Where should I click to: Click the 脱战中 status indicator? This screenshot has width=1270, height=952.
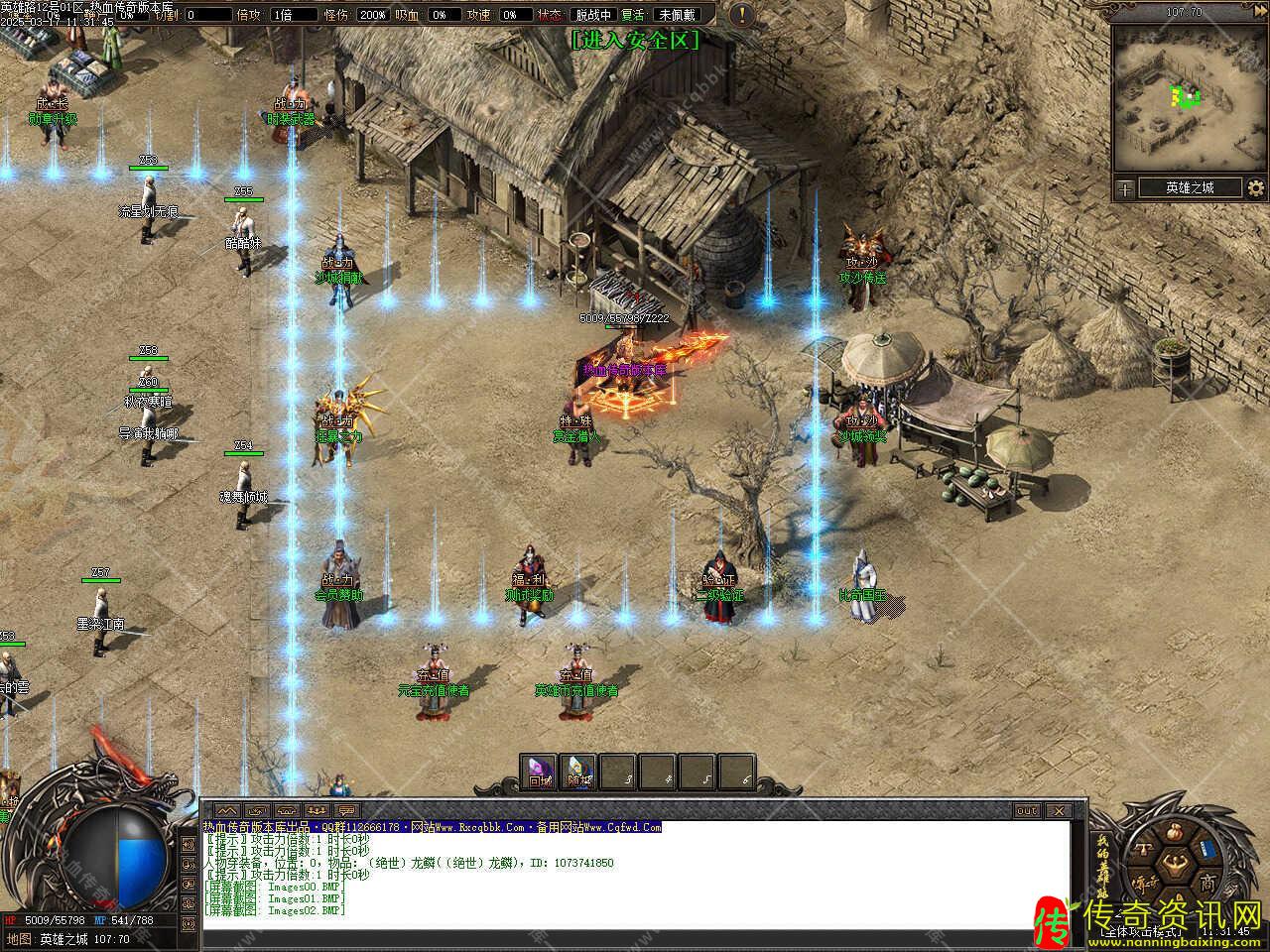pyautogui.click(x=593, y=15)
